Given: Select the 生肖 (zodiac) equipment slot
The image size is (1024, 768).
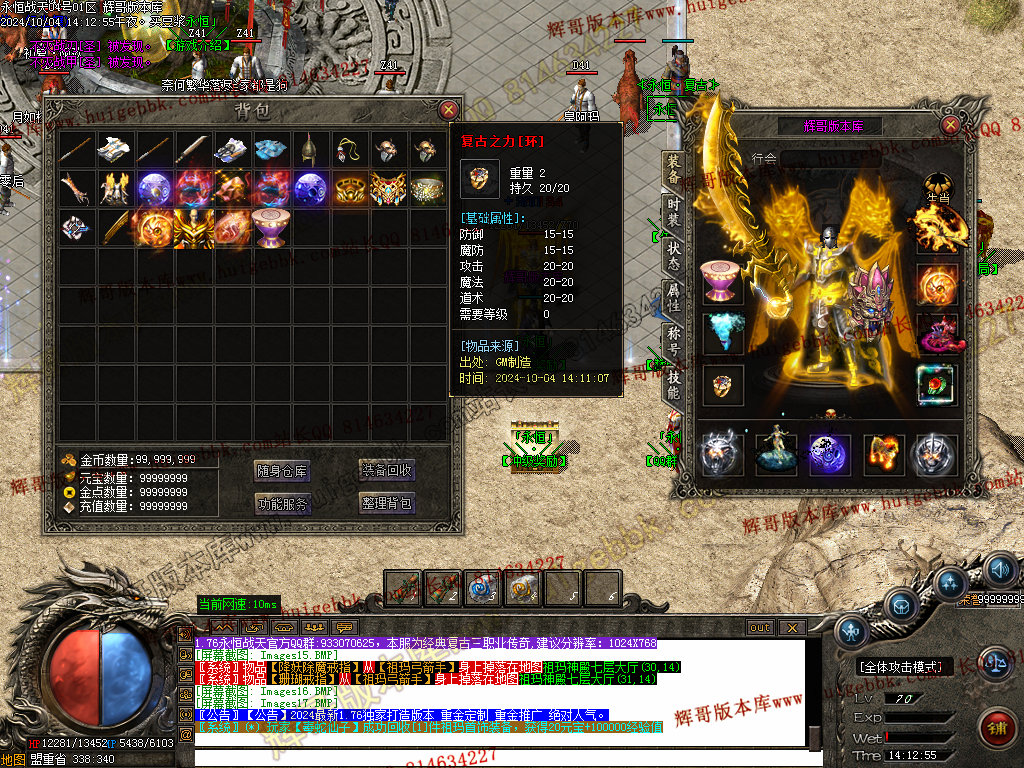Looking at the screenshot, I should (x=937, y=187).
